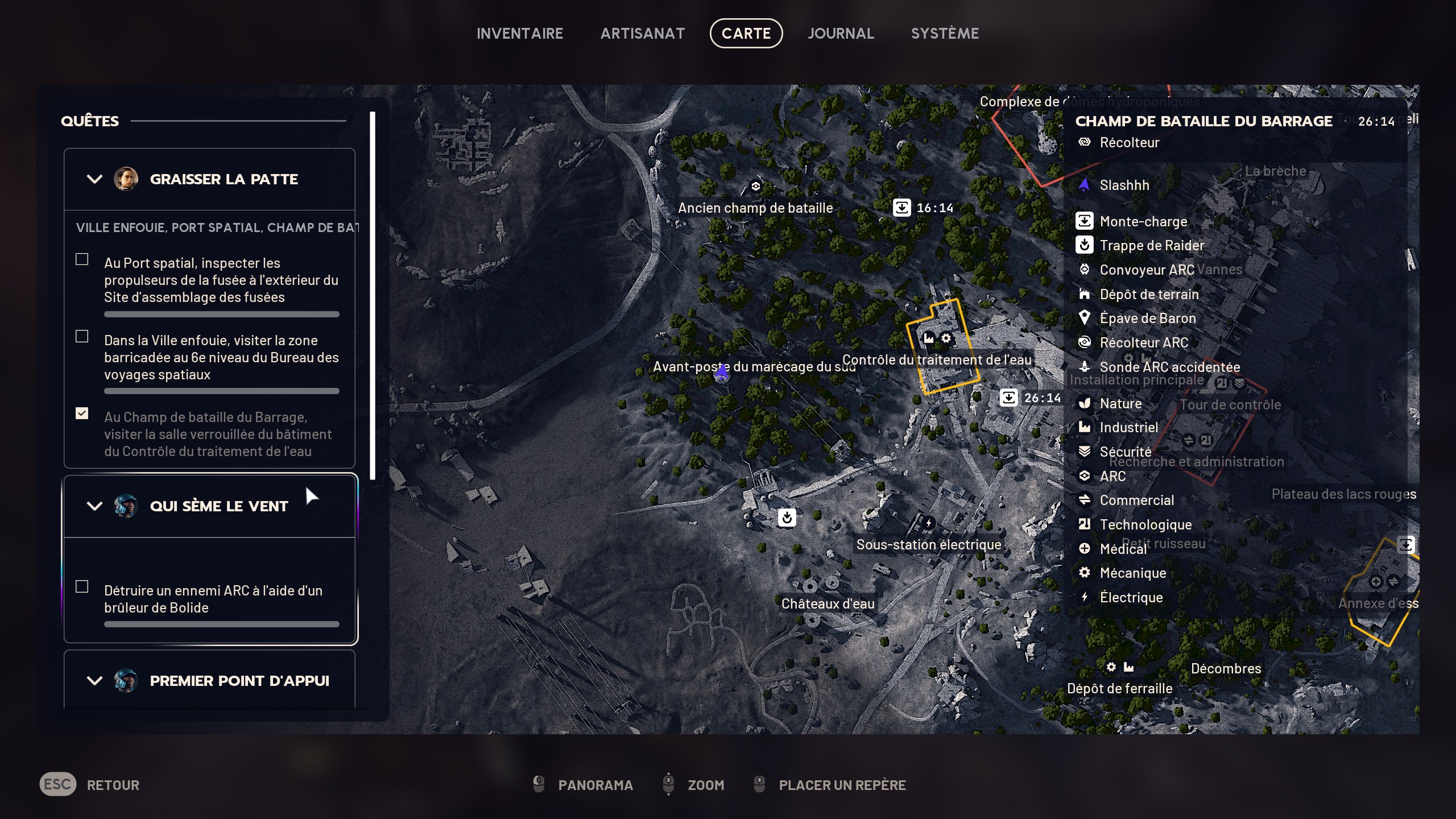1456x819 pixels.
Task: Check the Port spatial thrusters objective
Action: (x=81, y=259)
